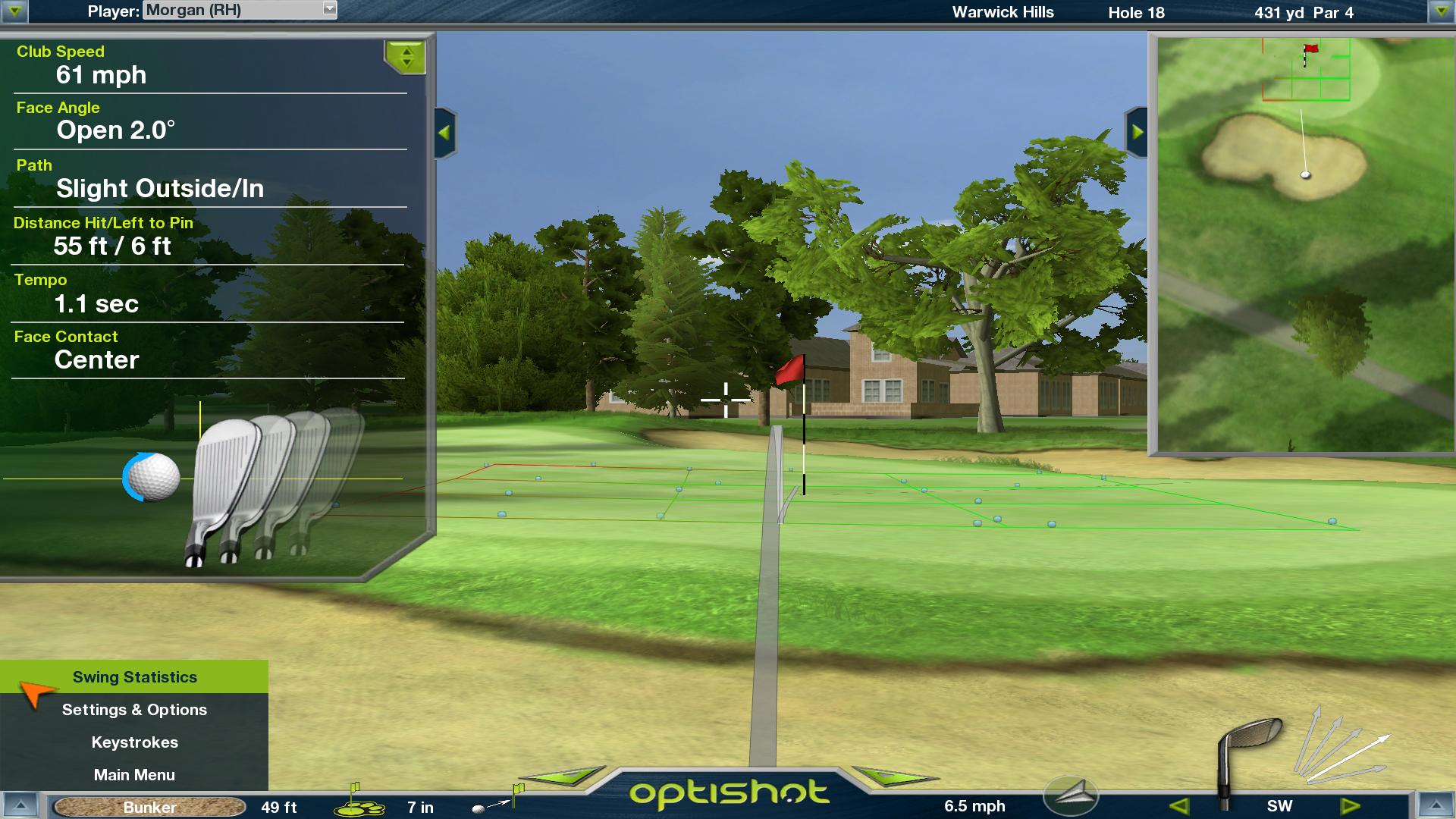Expand the bottom-right up arrow button
This screenshot has height=819, width=1456.
1434,806
